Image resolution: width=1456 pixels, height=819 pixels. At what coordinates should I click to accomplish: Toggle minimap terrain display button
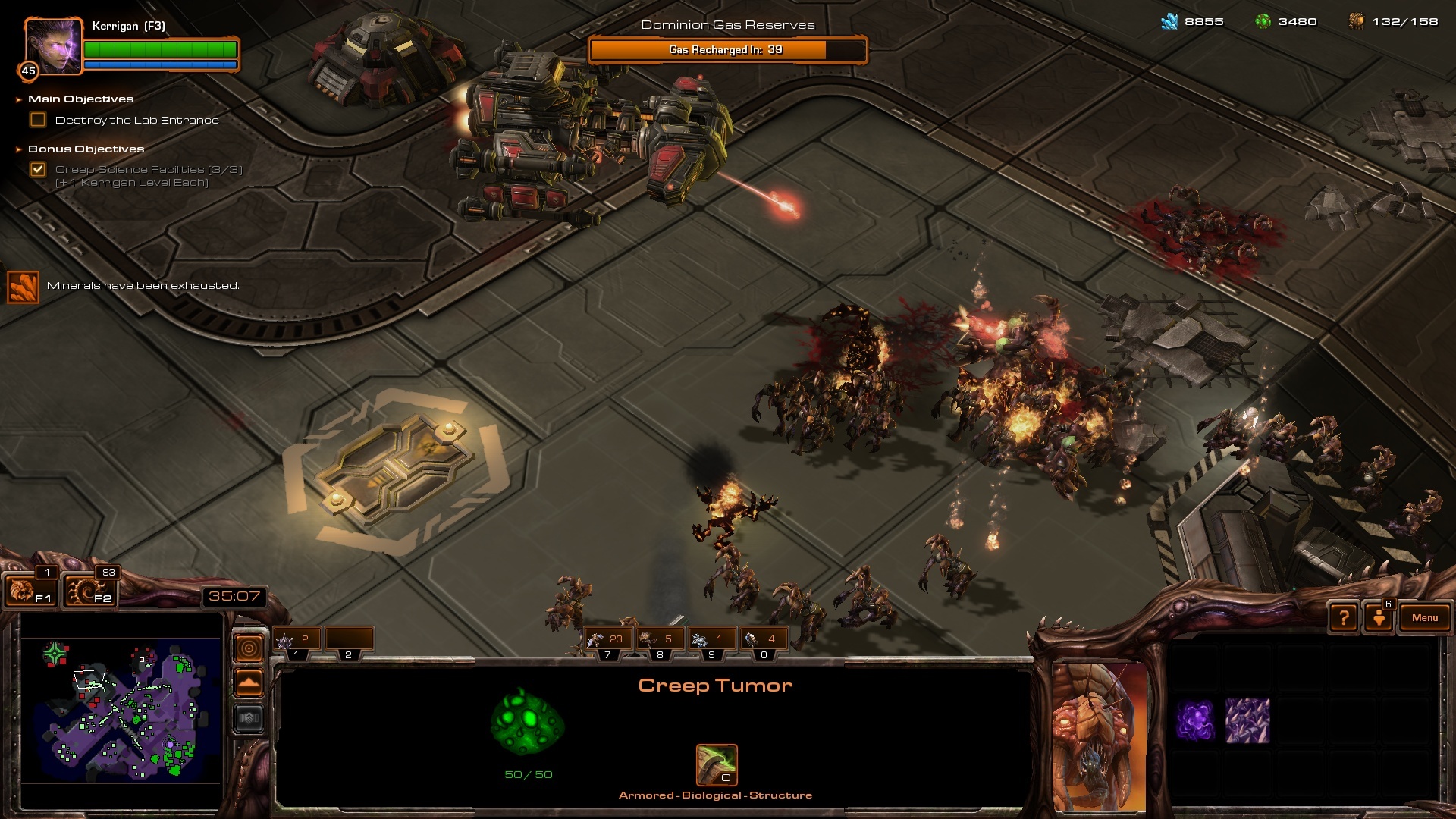(x=249, y=683)
